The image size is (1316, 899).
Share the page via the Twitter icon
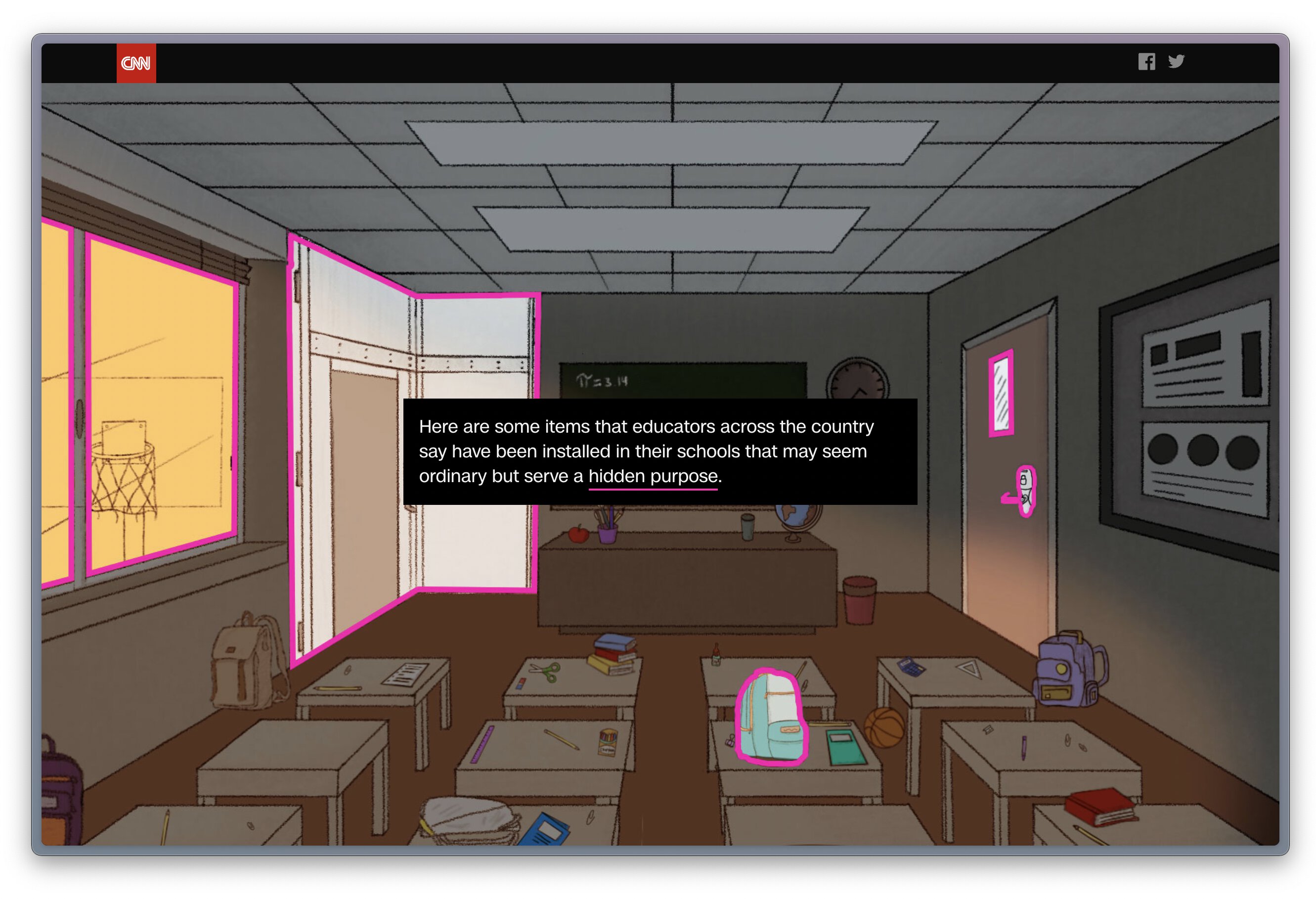click(x=1176, y=61)
